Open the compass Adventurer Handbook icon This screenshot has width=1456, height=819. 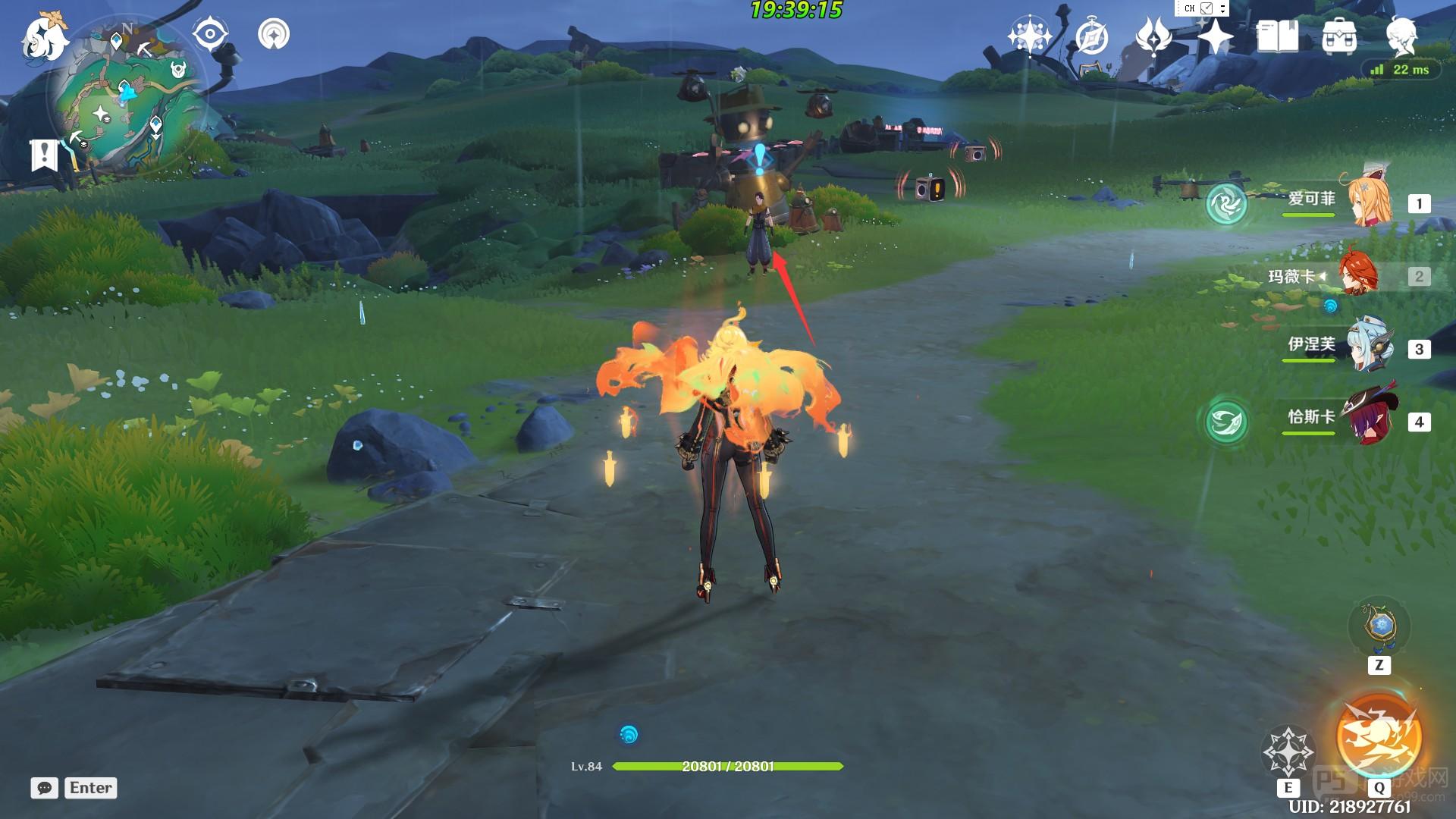(x=1091, y=36)
